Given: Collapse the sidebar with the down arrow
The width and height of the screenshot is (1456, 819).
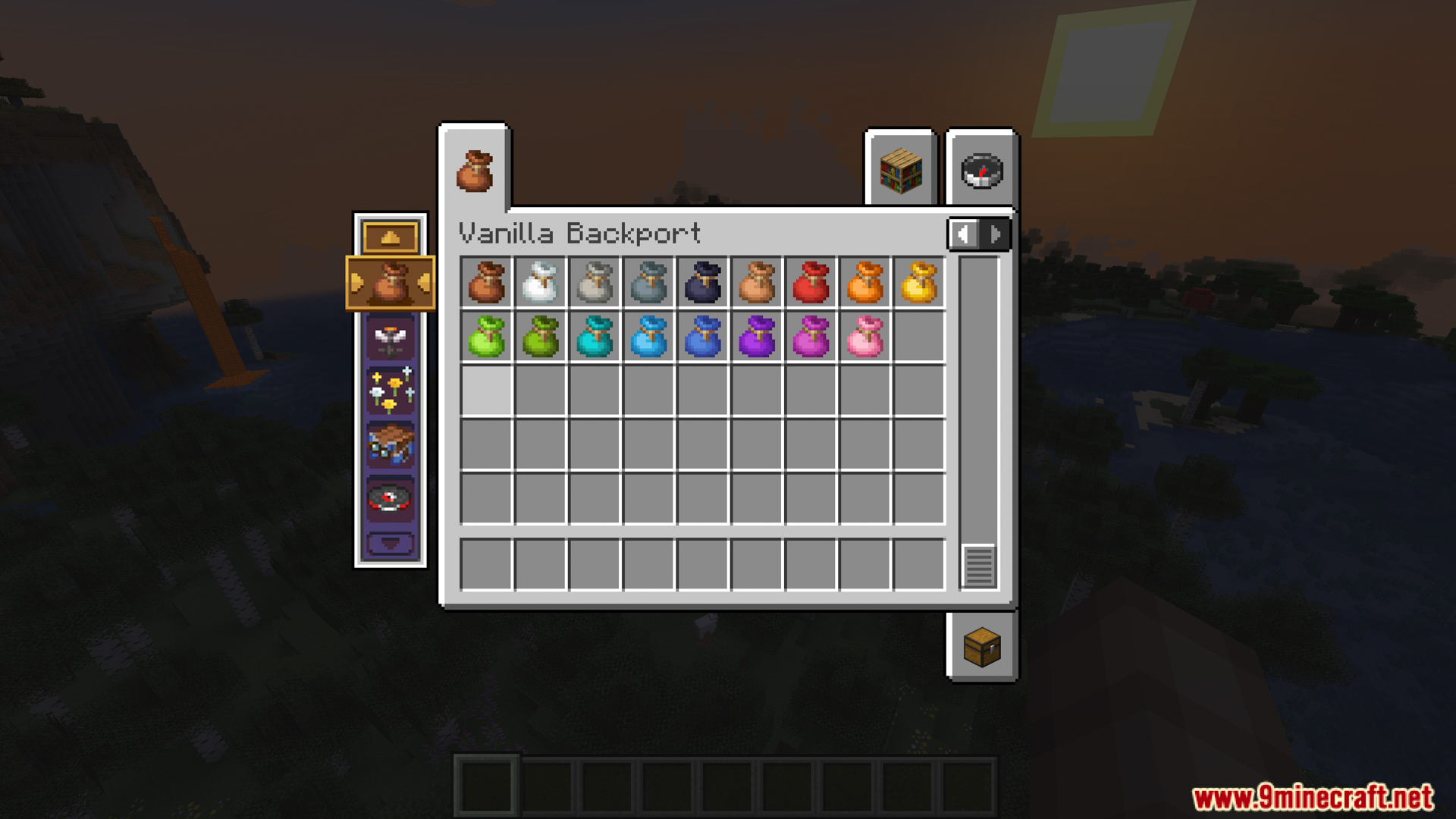Looking at the screenshot, I should click(x=391, y=541).
